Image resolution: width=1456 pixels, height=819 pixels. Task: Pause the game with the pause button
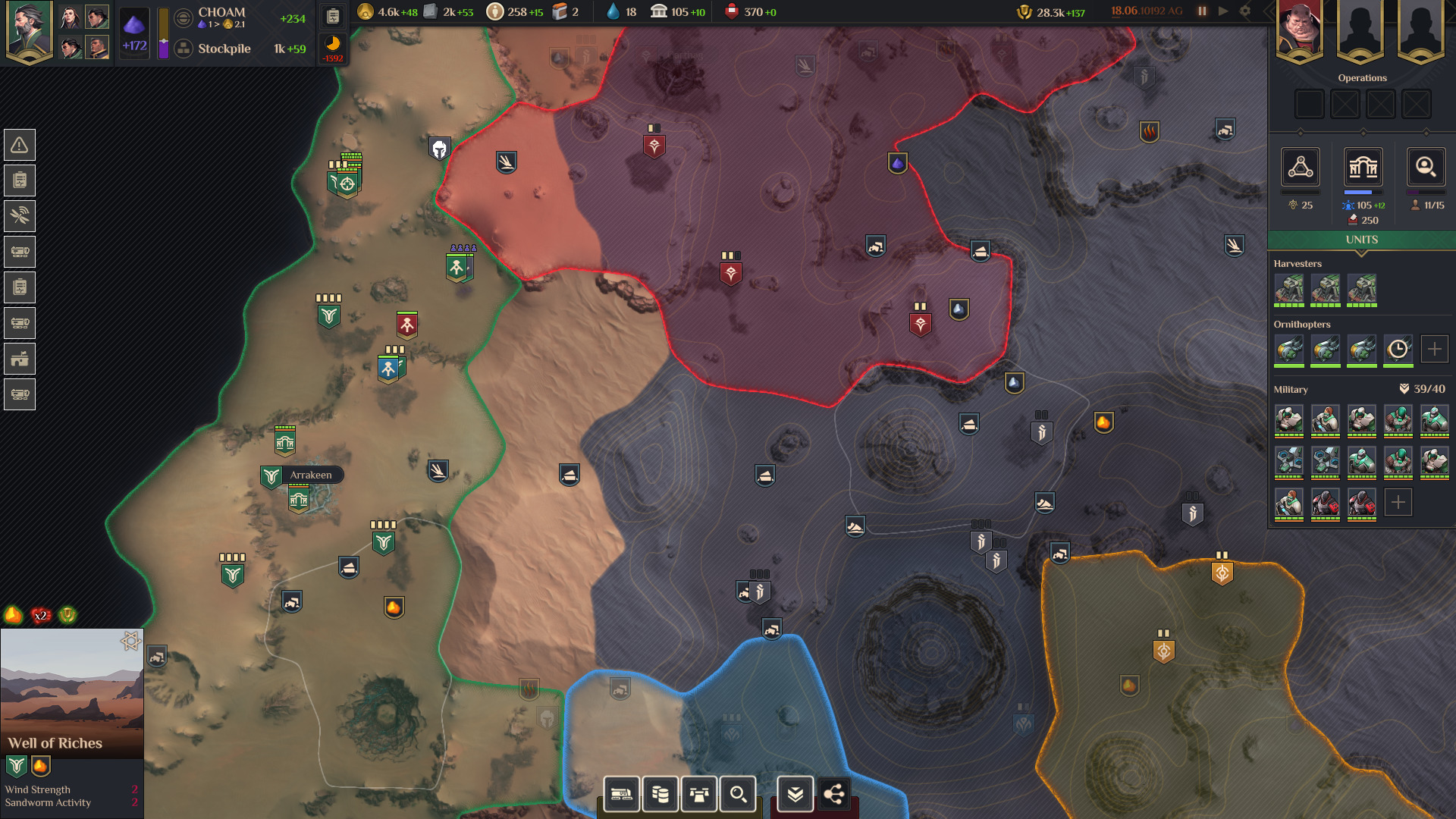1201,11
